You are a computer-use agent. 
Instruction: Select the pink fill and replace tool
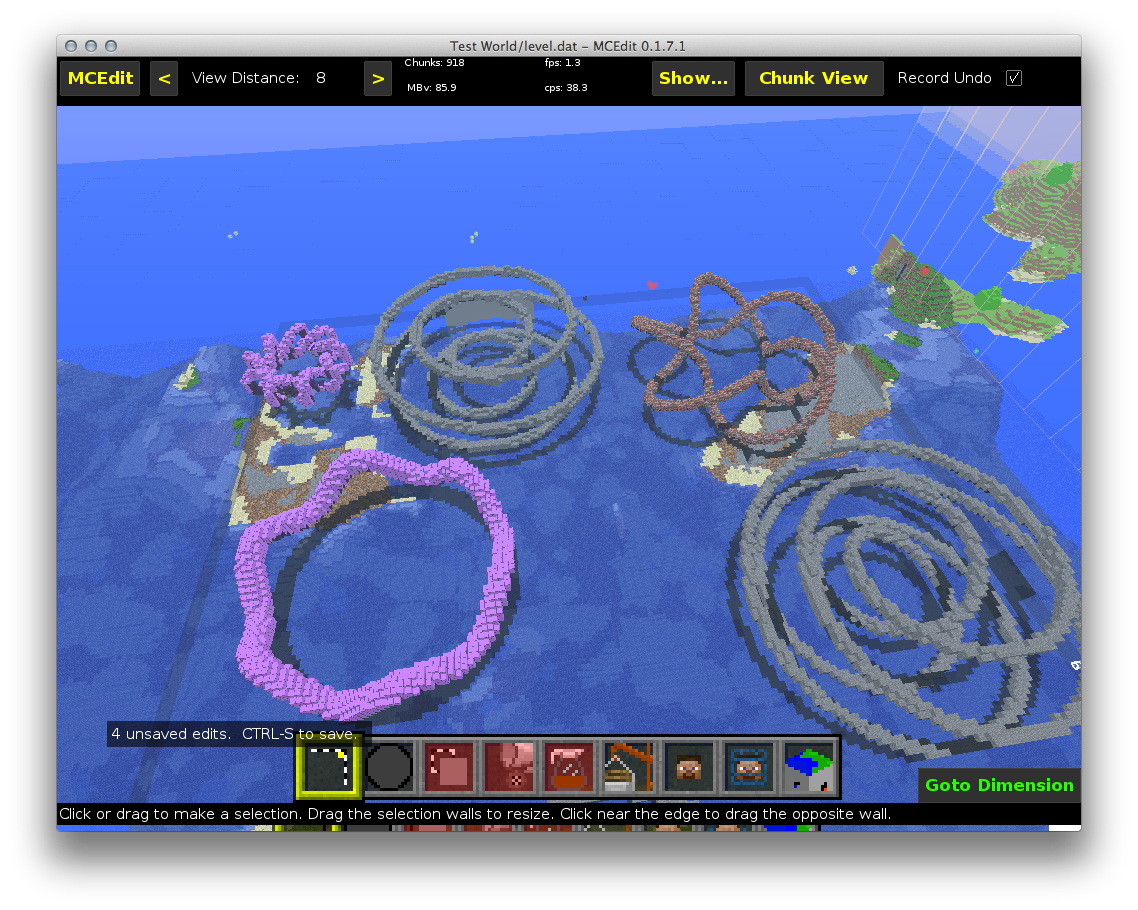509,769
